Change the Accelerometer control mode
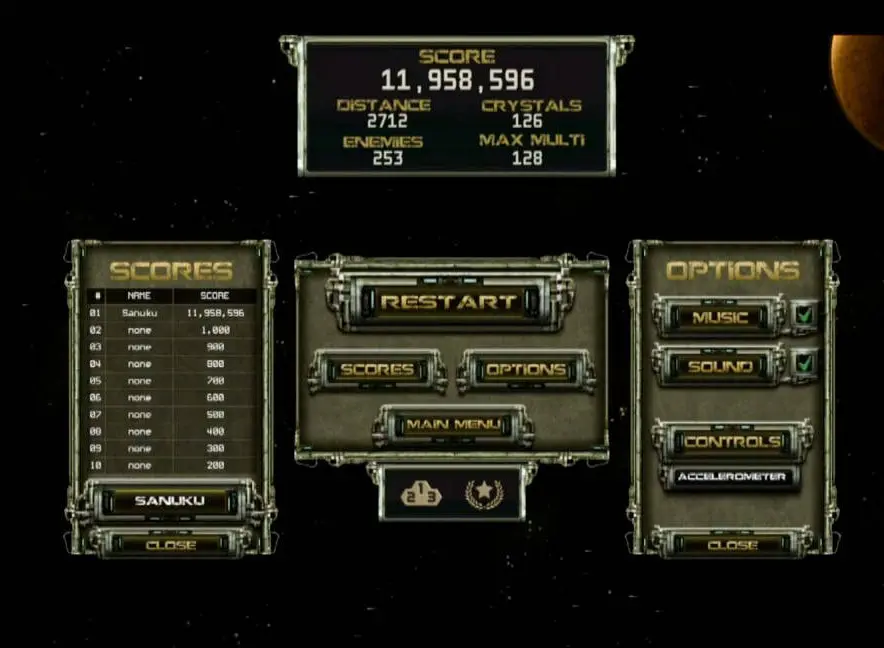 click(x=731, y=477)
